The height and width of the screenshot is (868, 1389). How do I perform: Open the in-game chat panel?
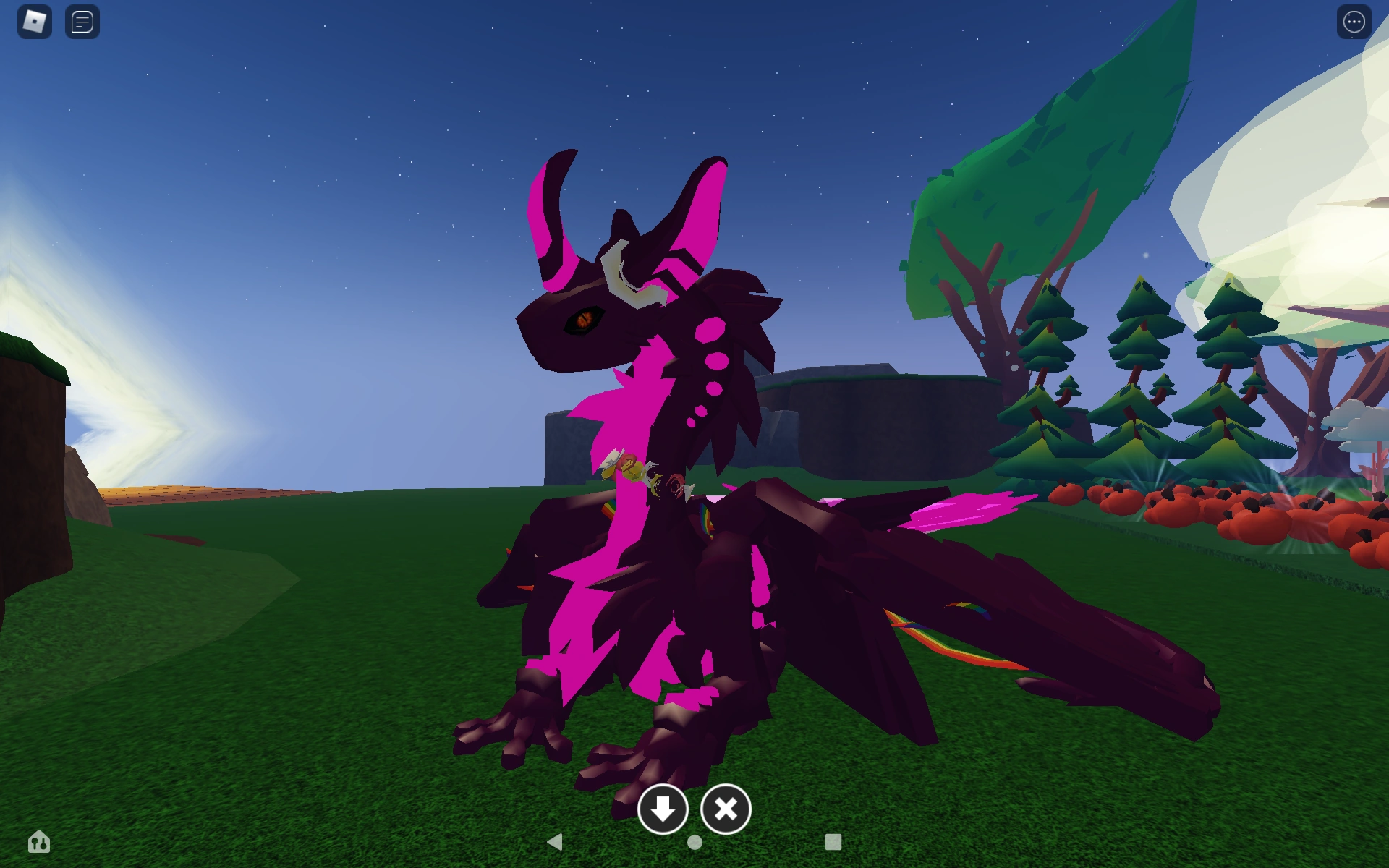pos(82,22)
